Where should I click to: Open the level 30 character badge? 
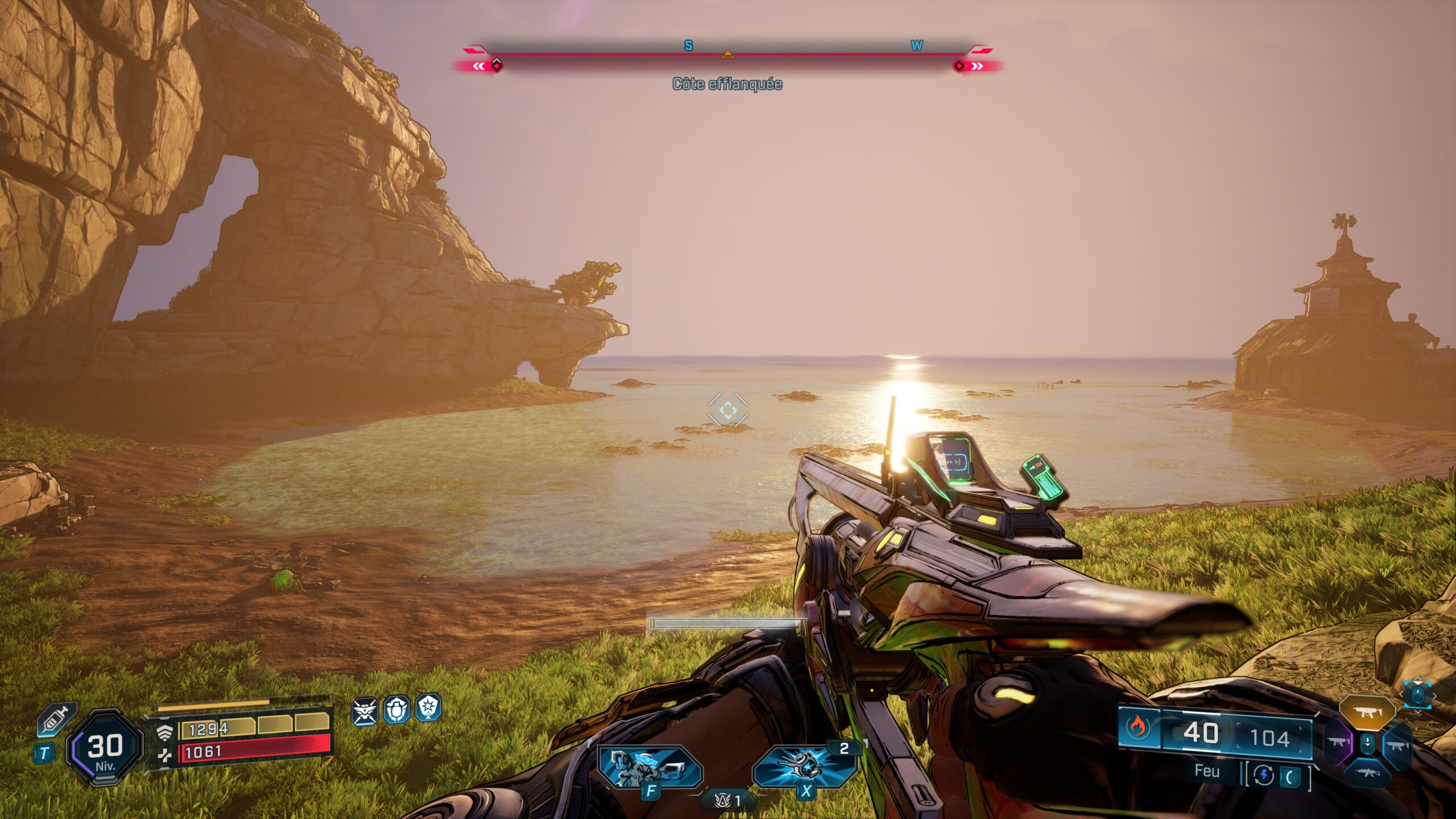click(x=106, y=747)
